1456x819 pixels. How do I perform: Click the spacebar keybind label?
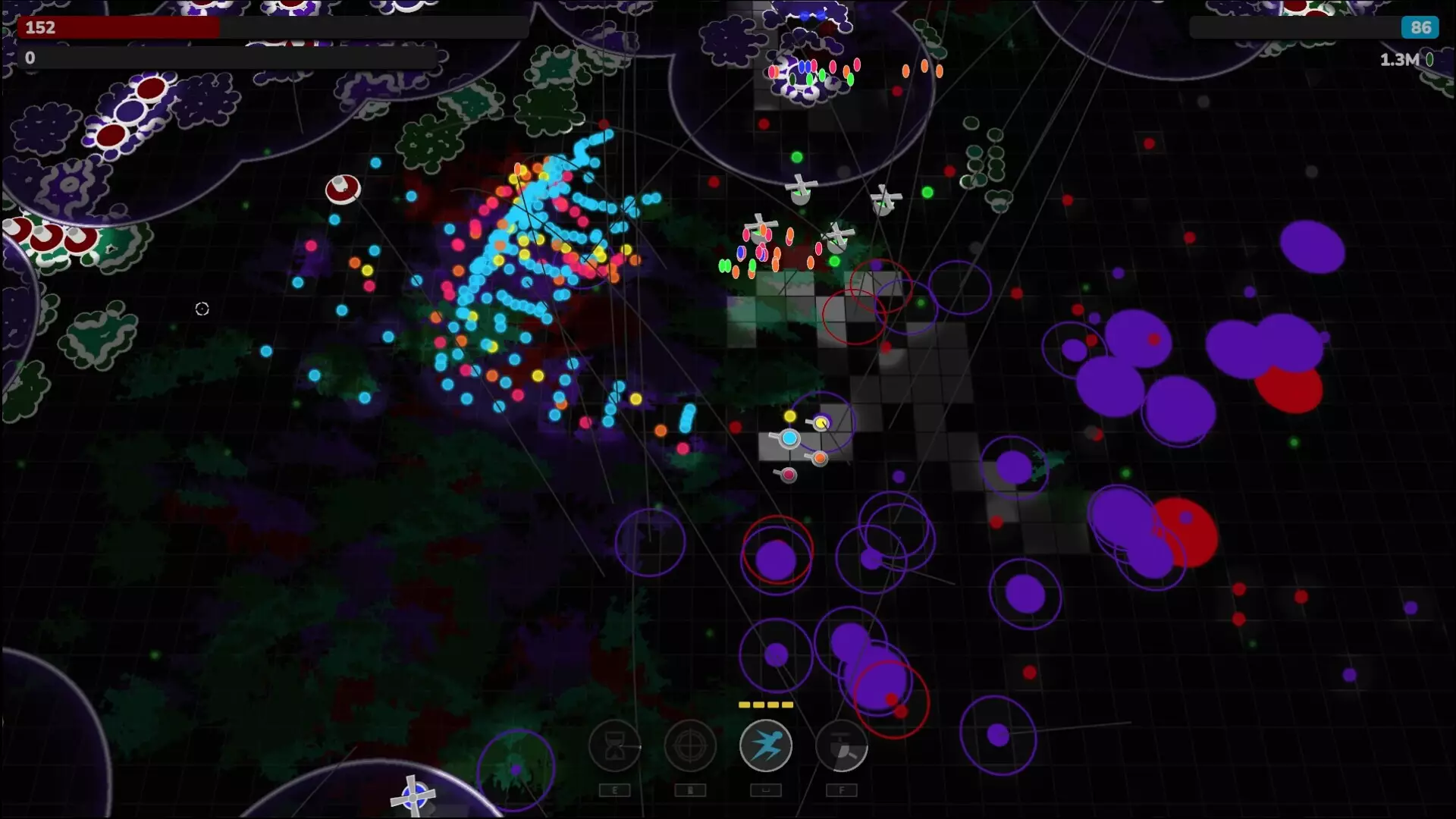(766, 790)
